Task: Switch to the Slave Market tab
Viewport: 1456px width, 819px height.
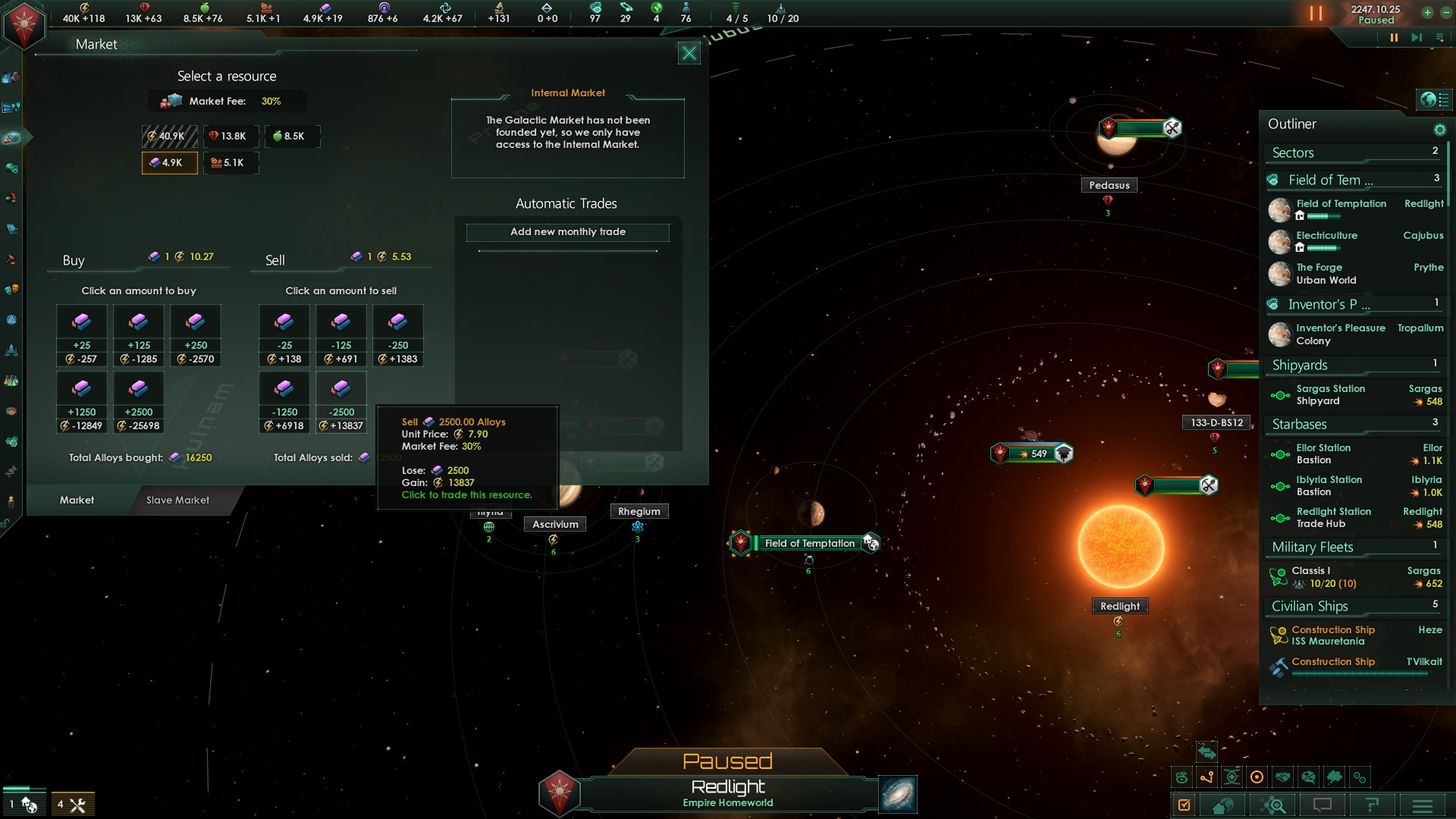Action: [x=177, y=500]
